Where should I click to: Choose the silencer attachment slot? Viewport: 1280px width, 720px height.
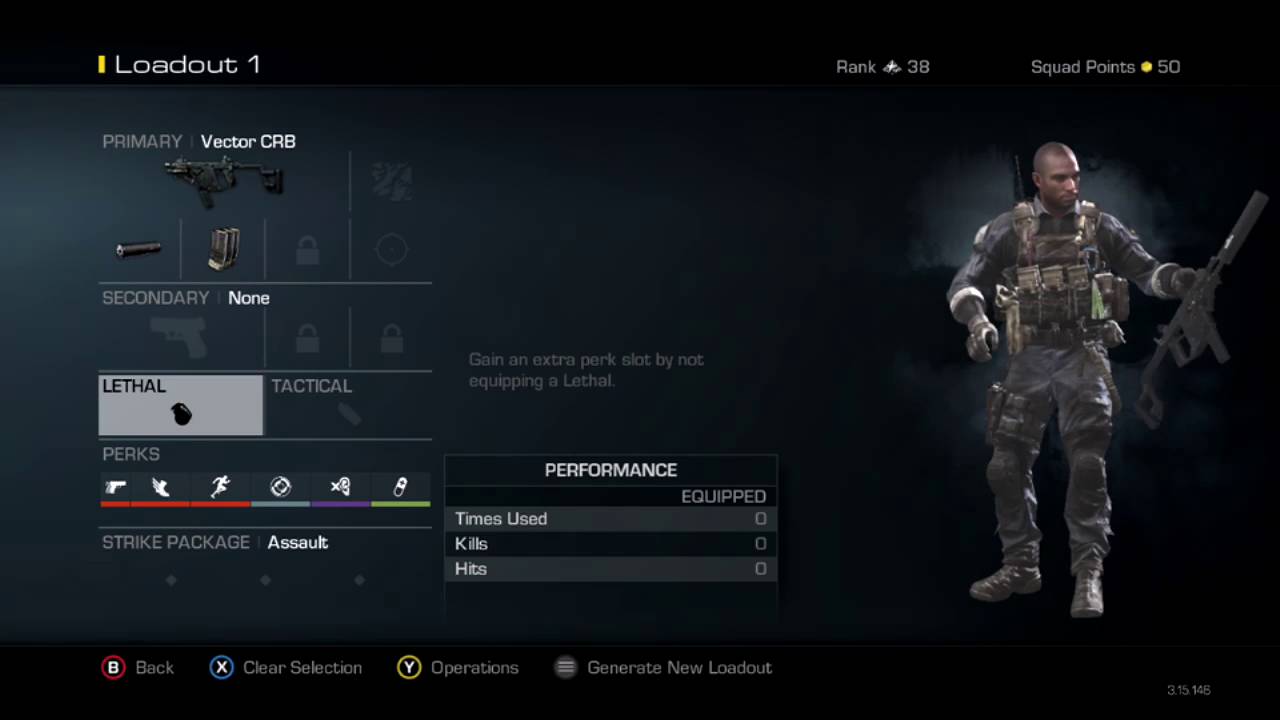click(x=138, y=249)
